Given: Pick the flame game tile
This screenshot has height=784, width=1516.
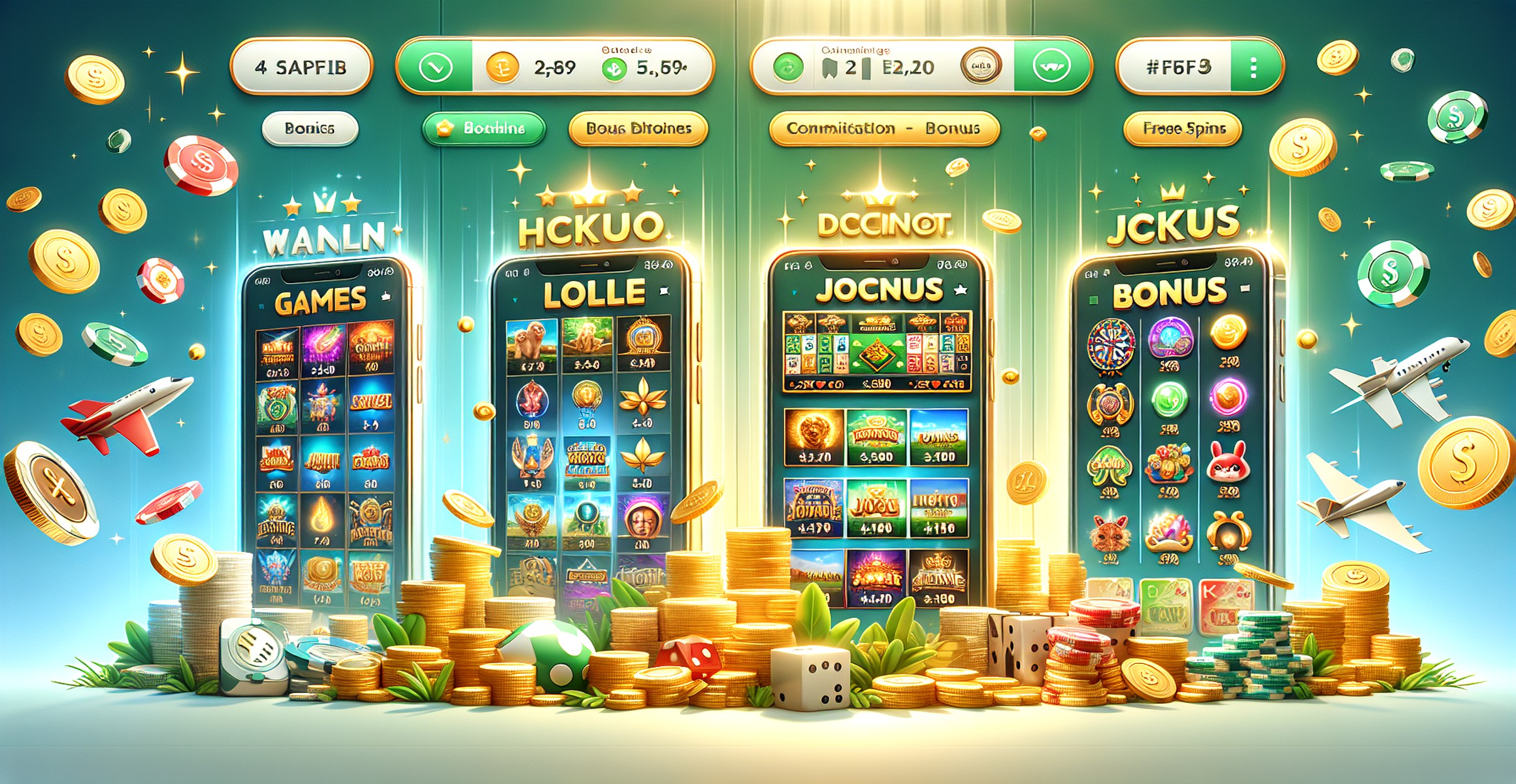Looking at the screenshot, I should (x=323, y=519).
